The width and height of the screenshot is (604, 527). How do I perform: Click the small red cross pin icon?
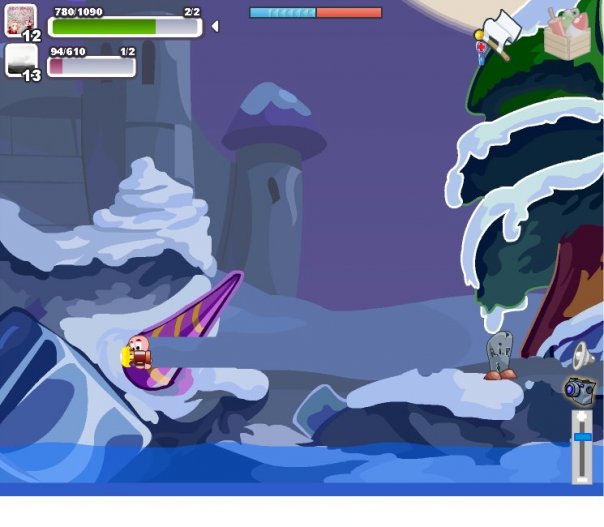tap(481, 49)
